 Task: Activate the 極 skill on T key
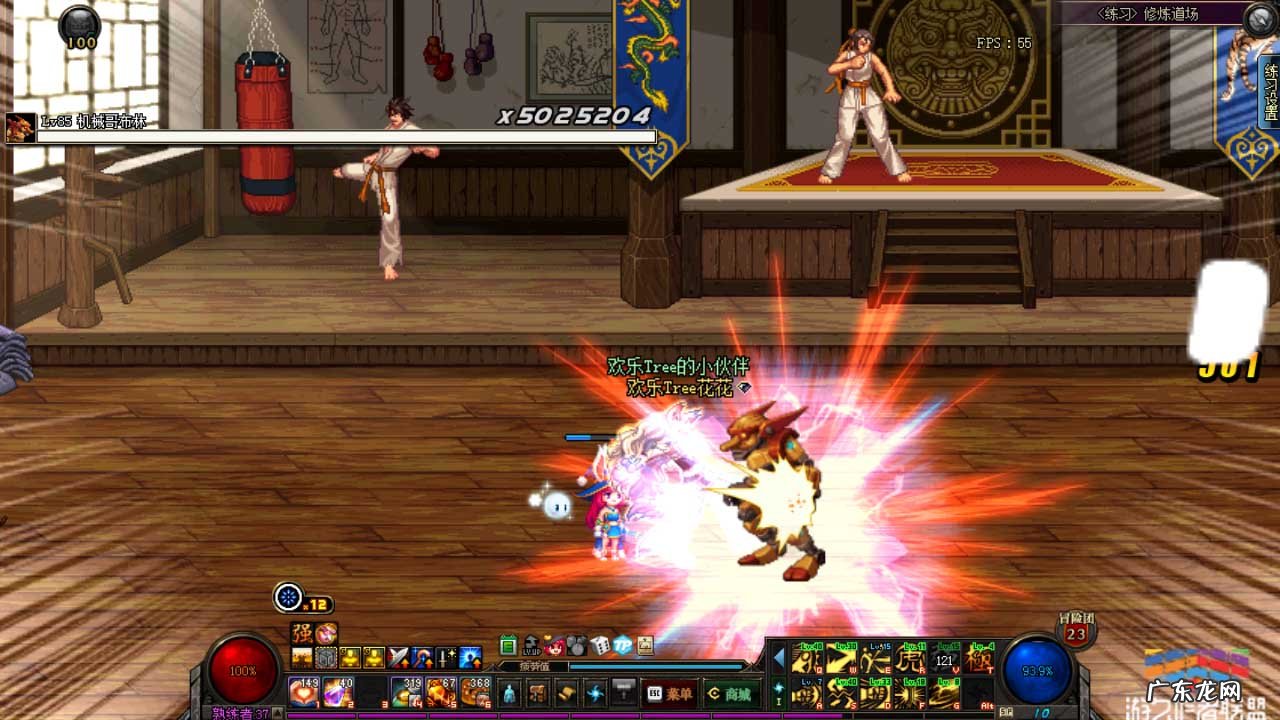pos(979,659)
